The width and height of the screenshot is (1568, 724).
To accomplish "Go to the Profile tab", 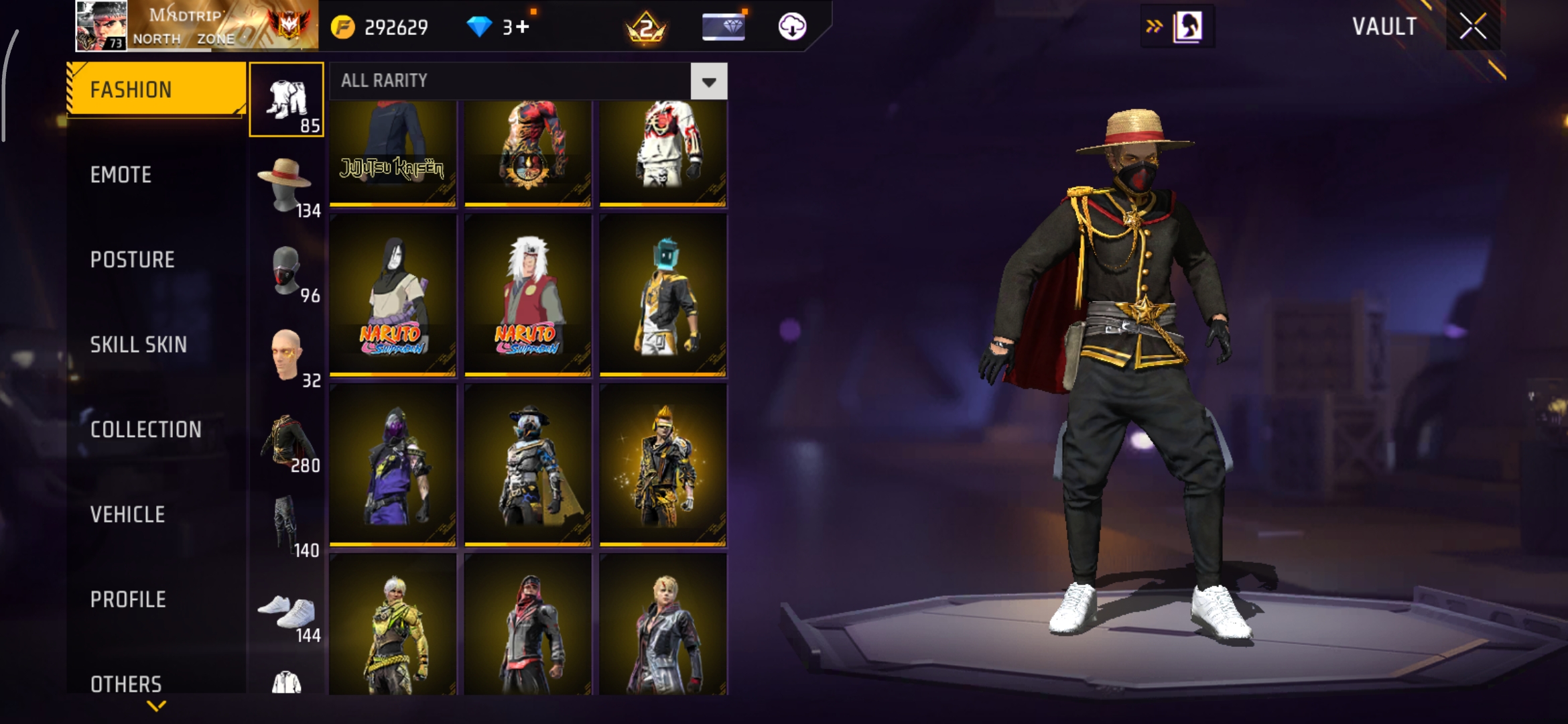I will (x=129, y=599).
